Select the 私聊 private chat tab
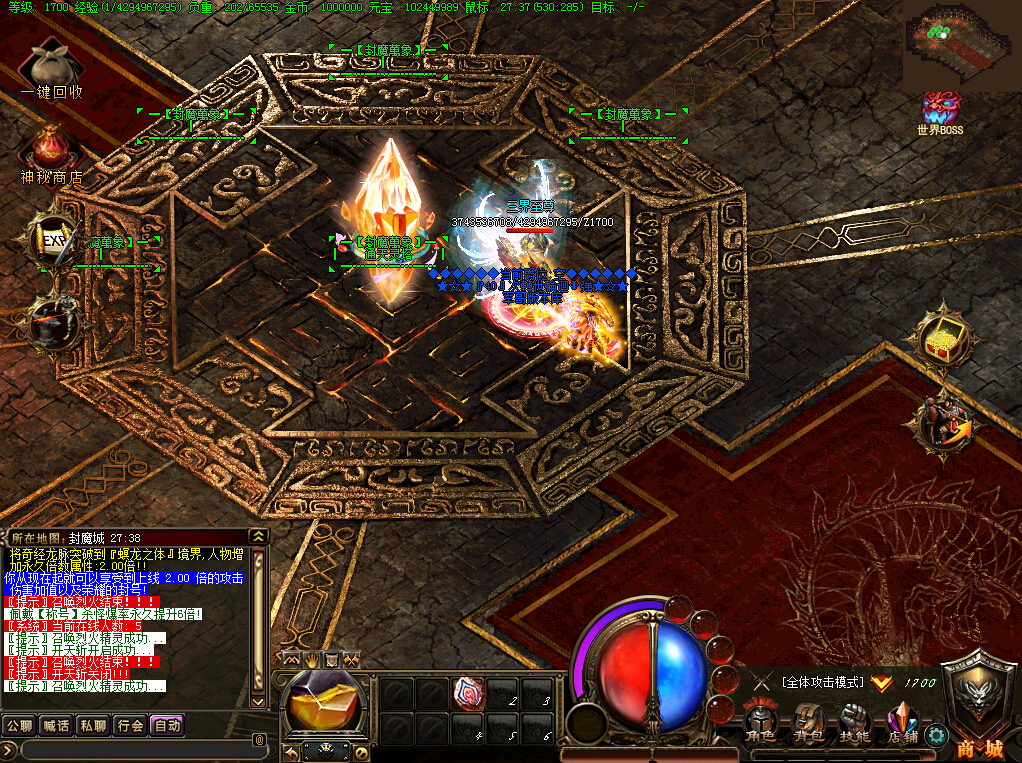Image resolution: width=1022 pixels, height=763 pixels. point(93,725)
